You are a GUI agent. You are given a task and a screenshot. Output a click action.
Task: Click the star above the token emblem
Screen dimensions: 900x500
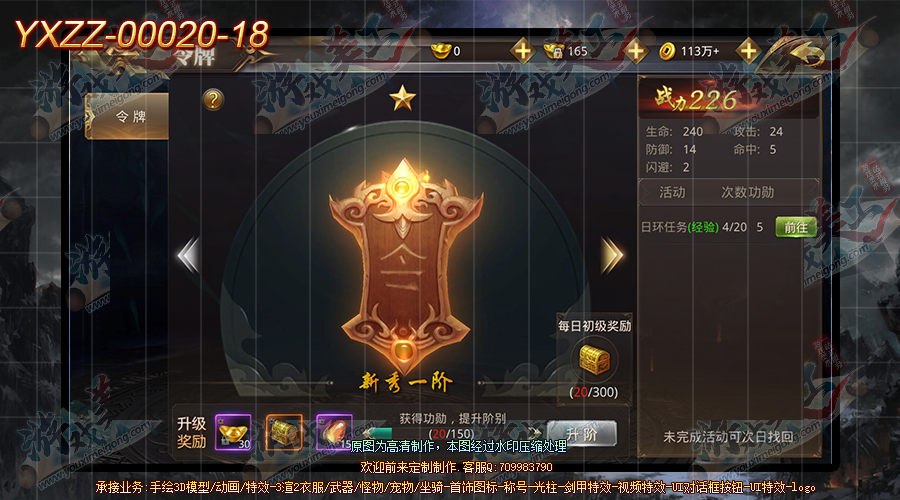402,98
